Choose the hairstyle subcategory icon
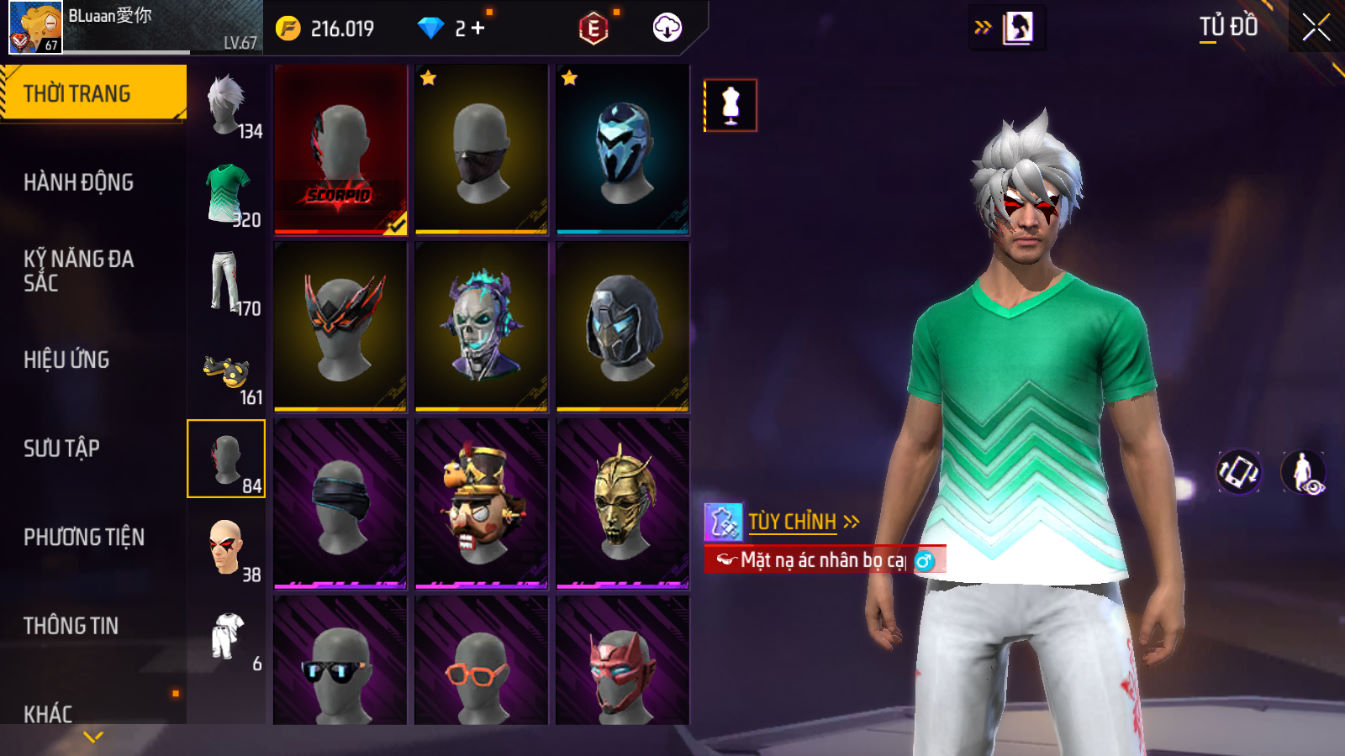This screenshot has width=1345, height=756. coord(226,104)
